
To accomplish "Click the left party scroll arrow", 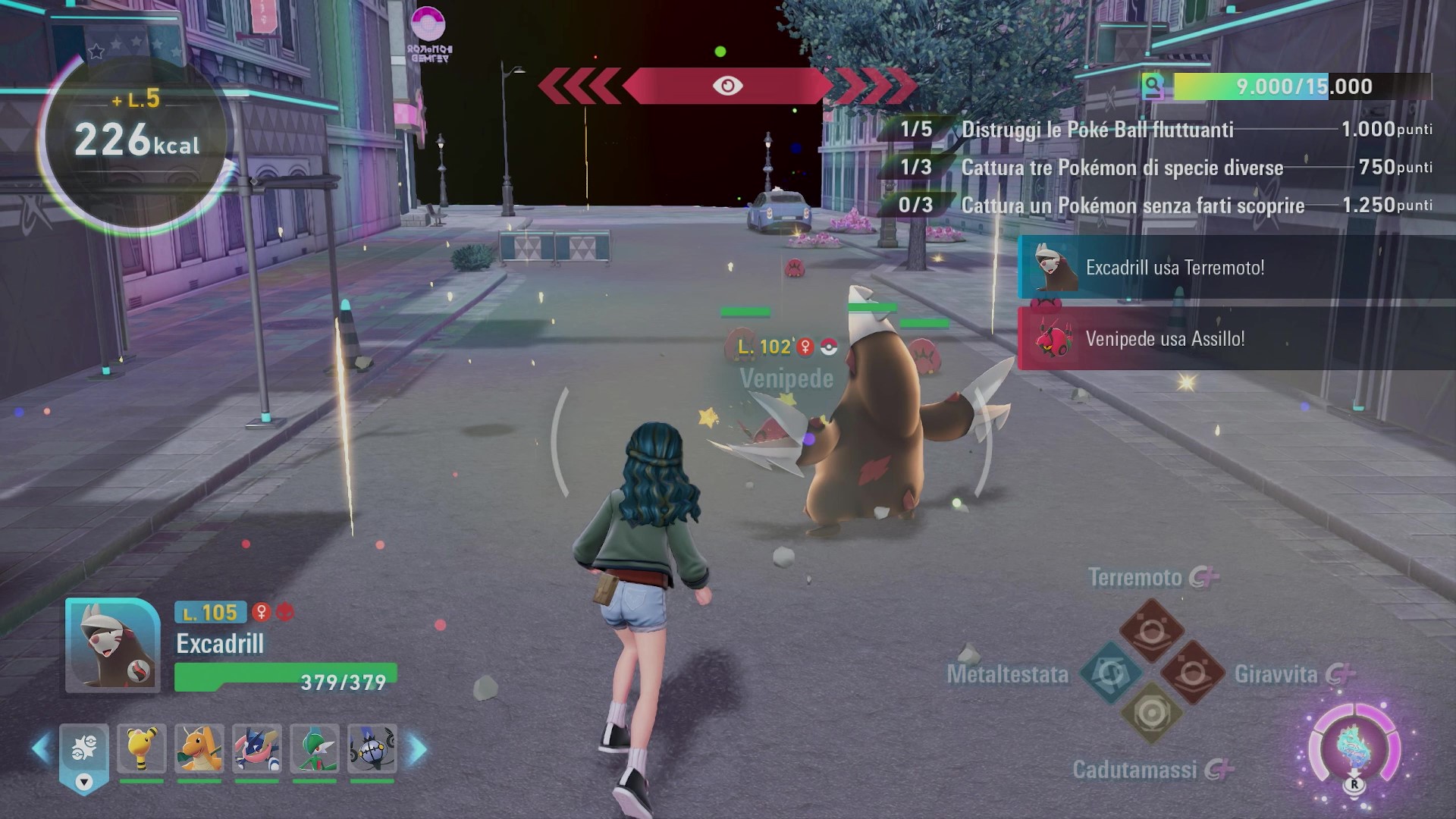I will click(x=40, y=749).
